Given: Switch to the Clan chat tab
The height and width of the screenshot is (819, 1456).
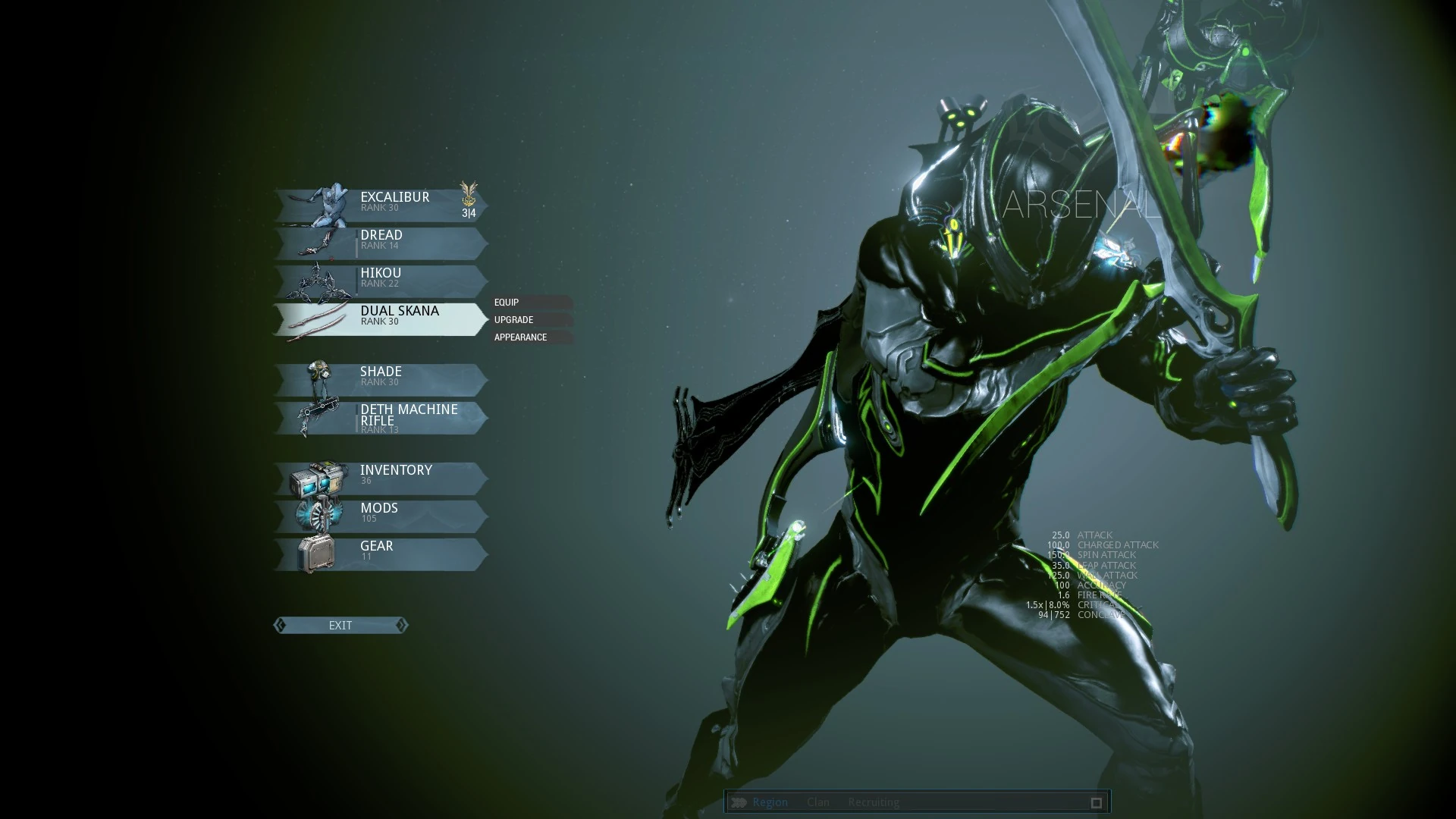Looking at the screenshot, I should tap(817, 802).
